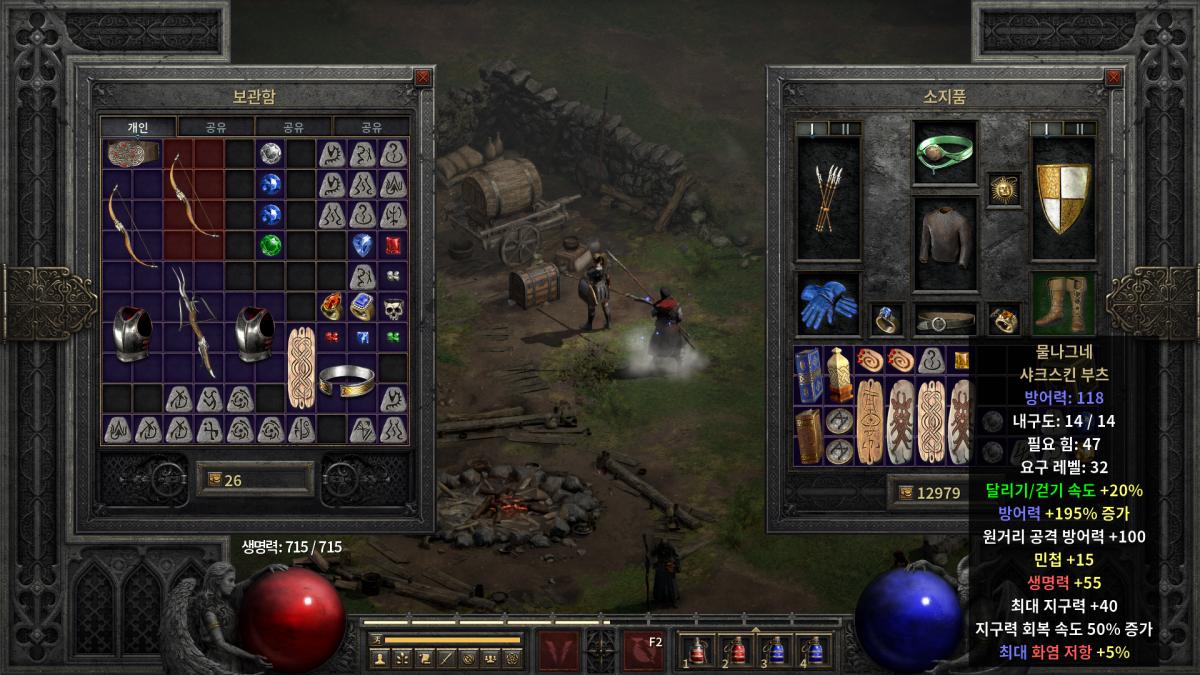Select the green emerald gem in stash

coord(270,244)
